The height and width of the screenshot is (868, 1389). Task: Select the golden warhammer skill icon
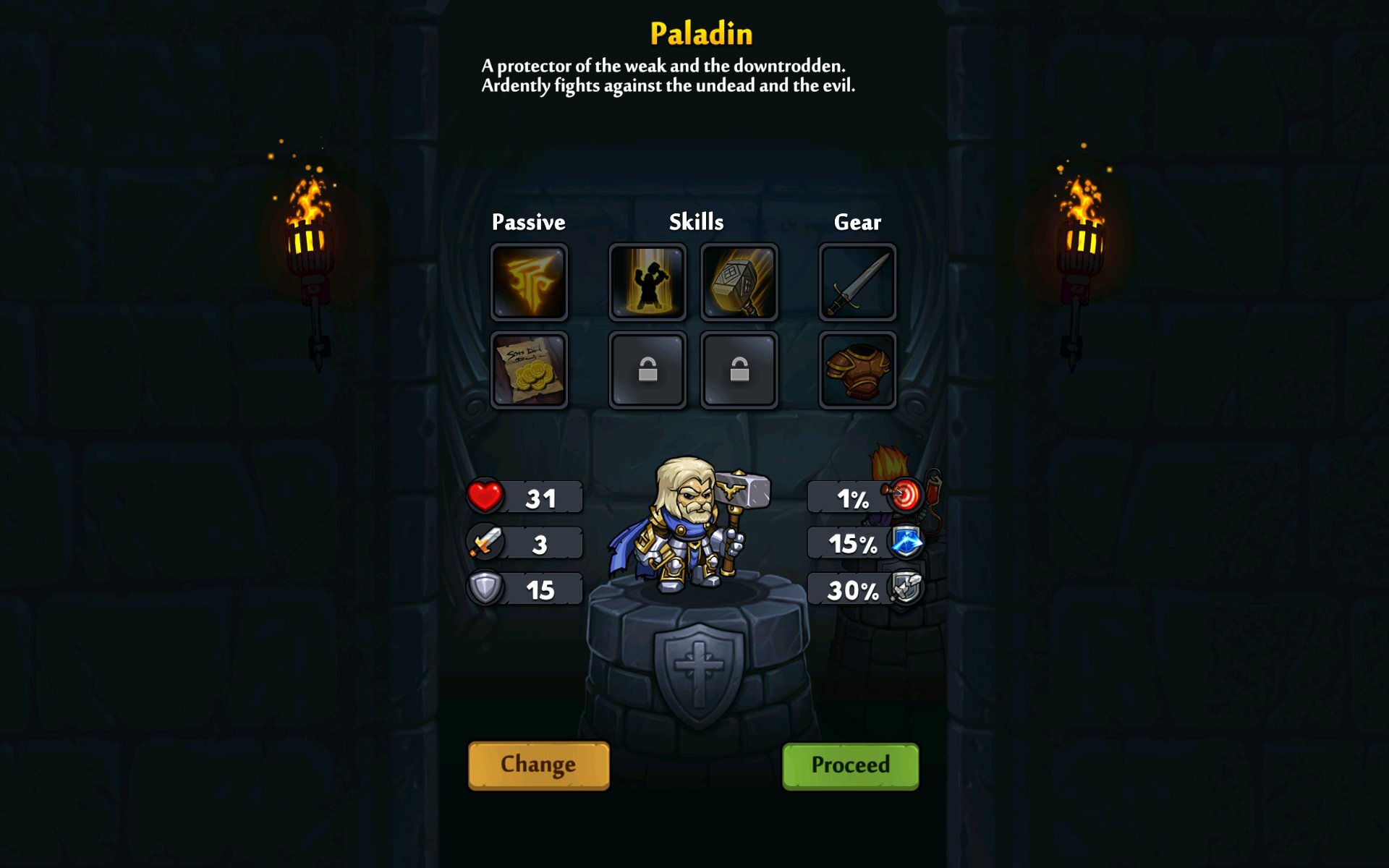739,282
